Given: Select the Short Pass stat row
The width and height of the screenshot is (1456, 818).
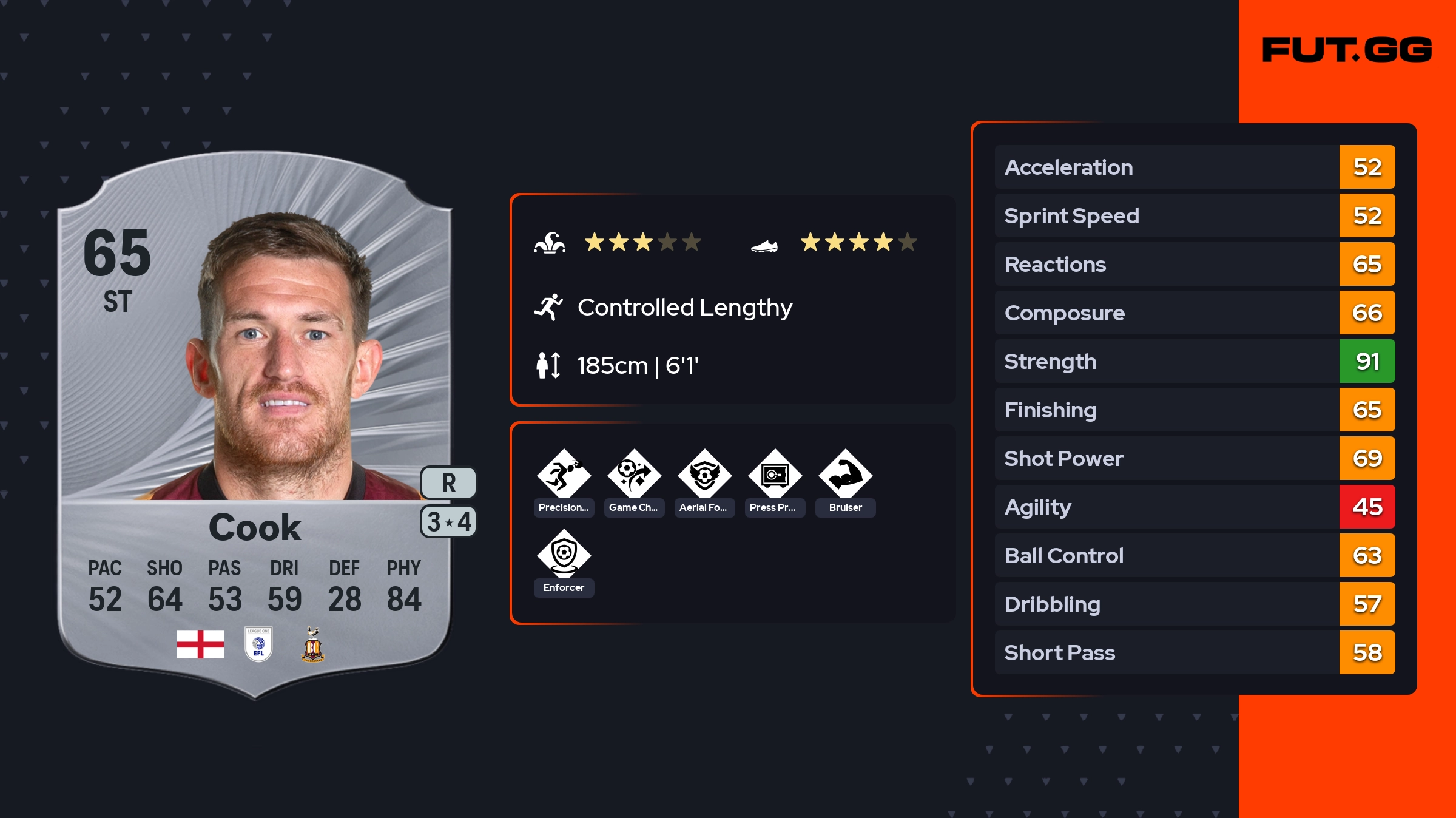Looking at the screenshot, I should click(1194, 653).
